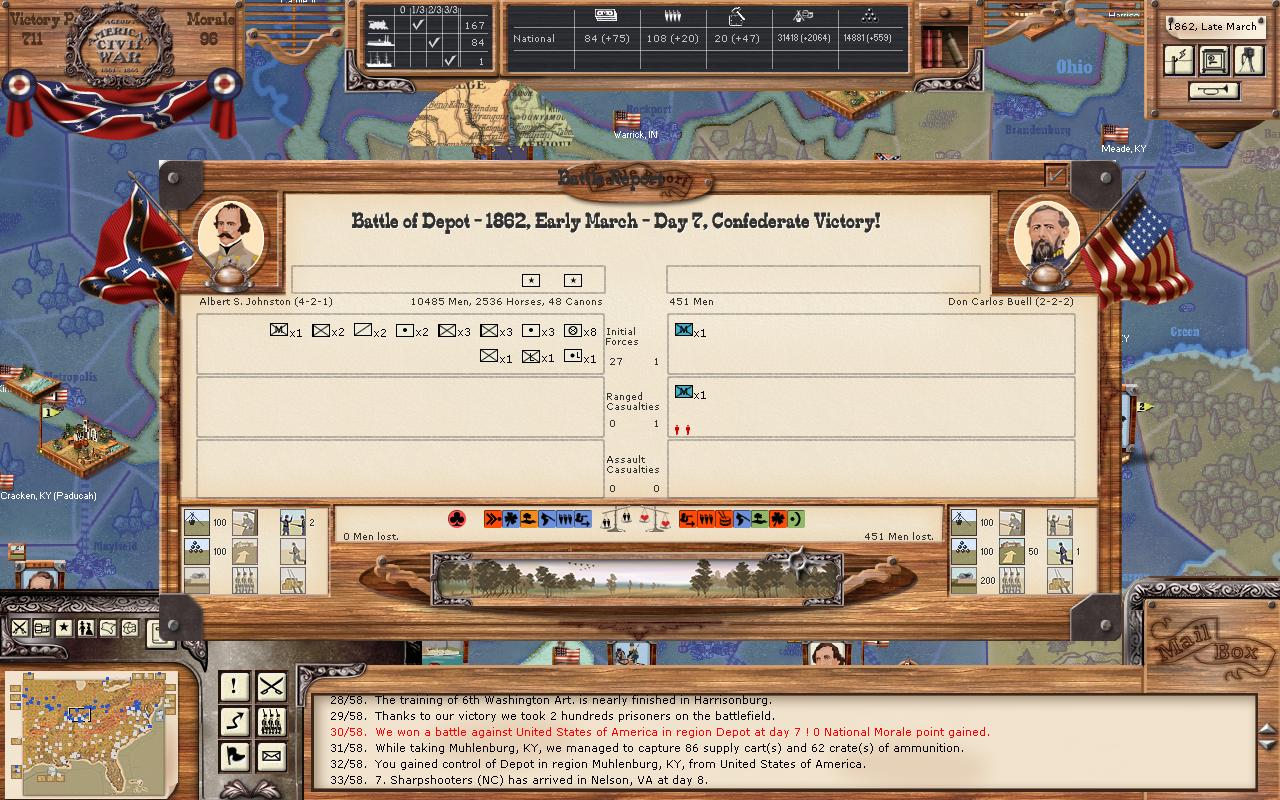Select the exclamation mark message filter
1280x800 pixels.
[234, 686]
